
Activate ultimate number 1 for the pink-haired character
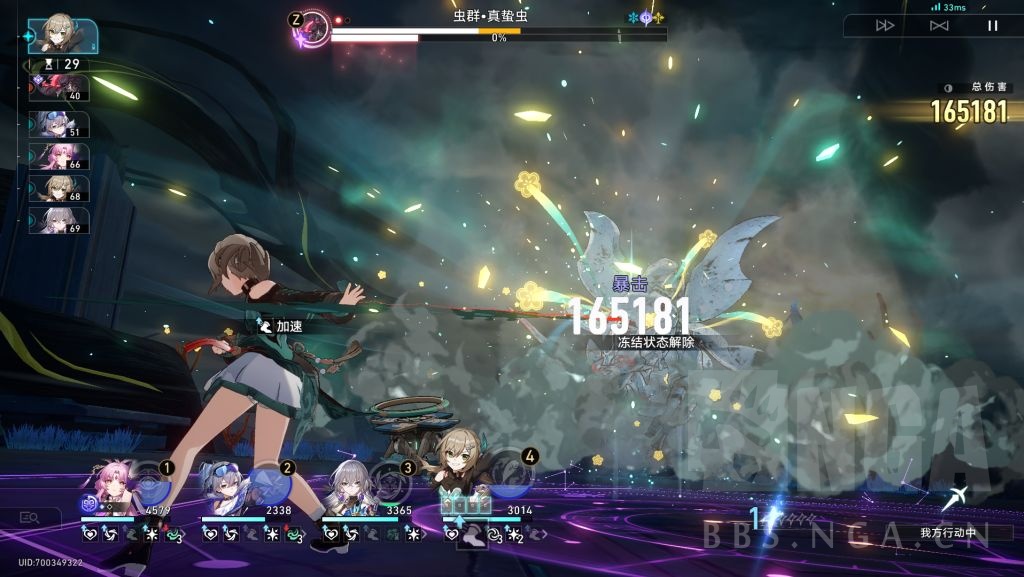tap(150, 480)
